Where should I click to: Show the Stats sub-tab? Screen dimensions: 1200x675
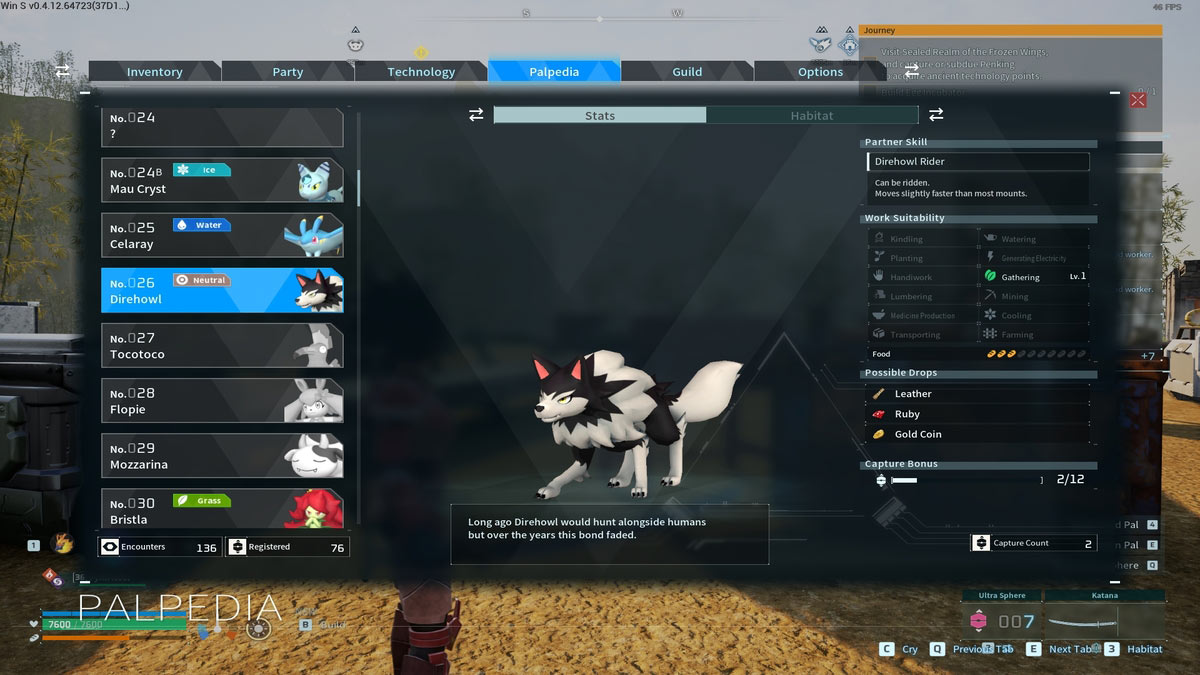(600, 116)
